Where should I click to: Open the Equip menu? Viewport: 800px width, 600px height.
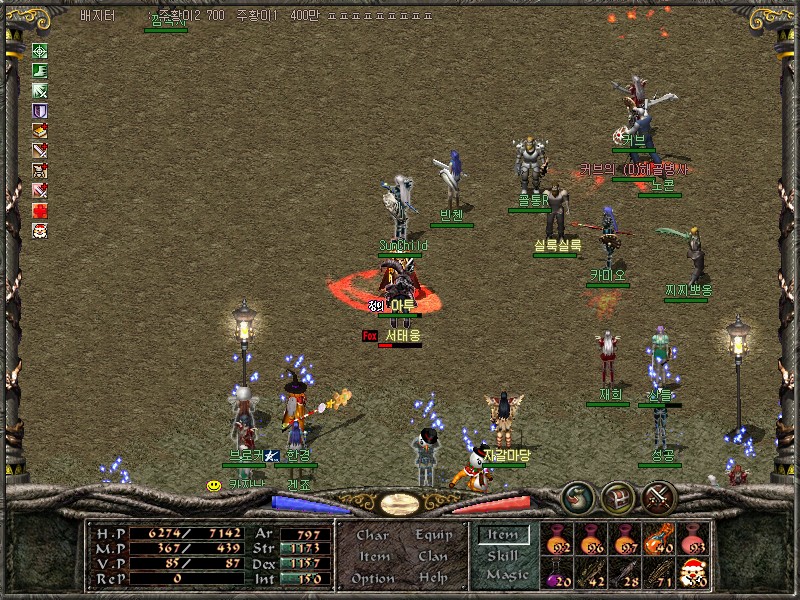point(432,535)
